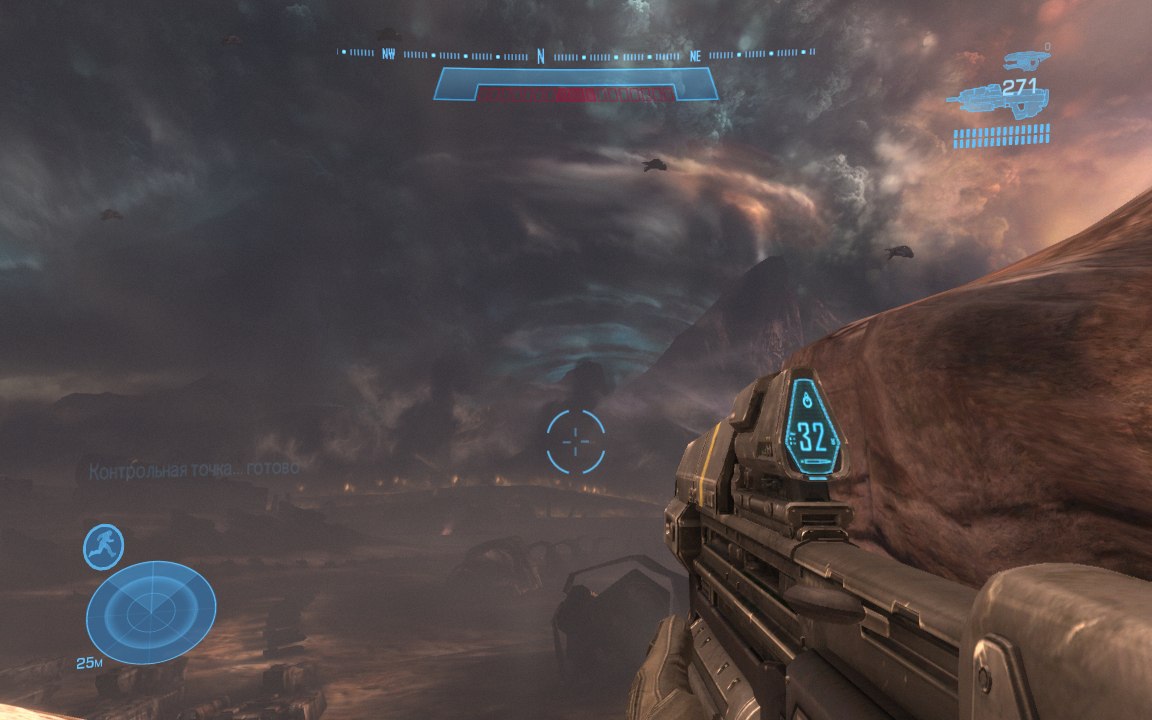
Task: Click the compass heading strip
Action: [576, 53]
